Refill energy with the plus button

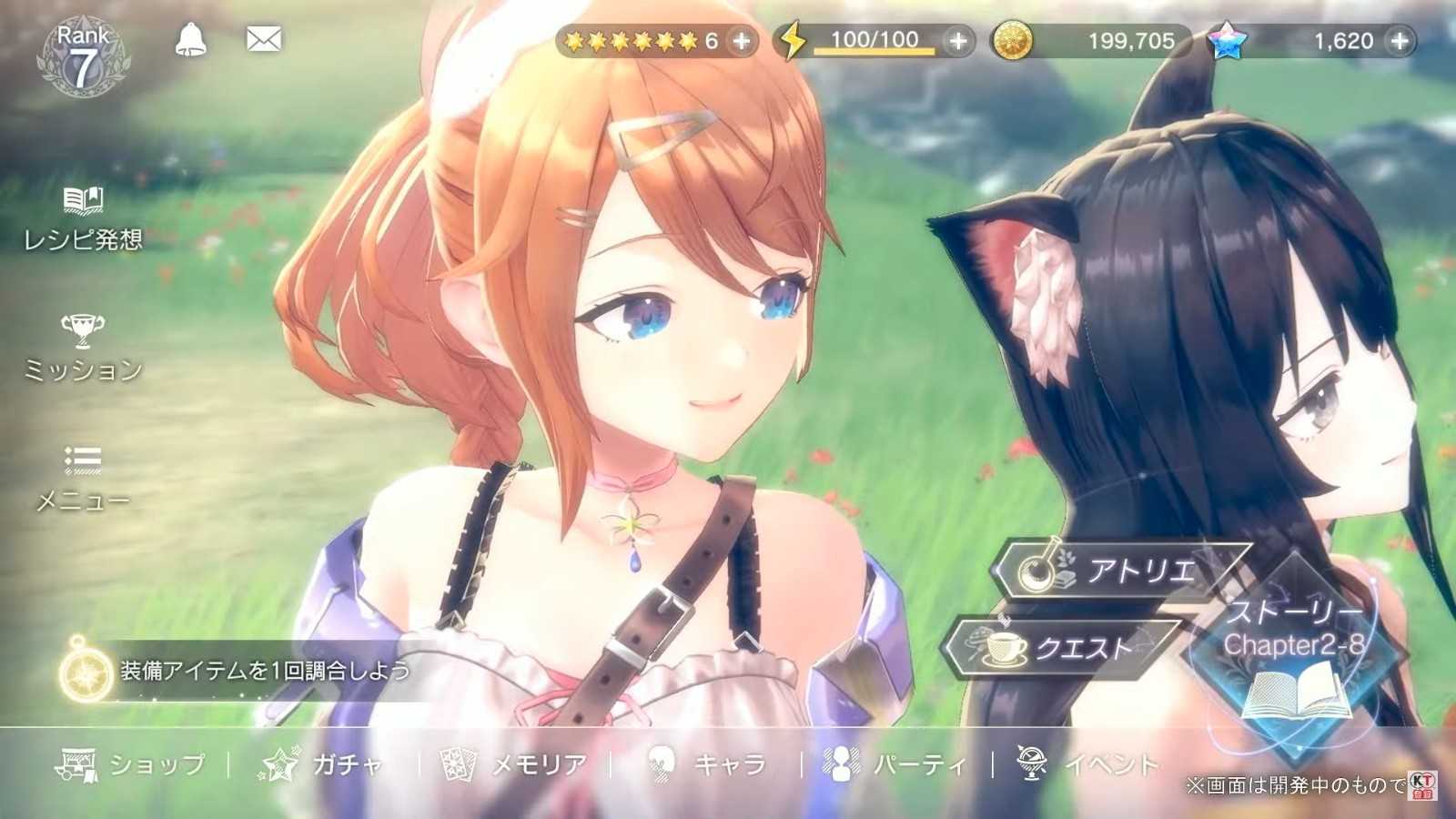coord(958,41)
